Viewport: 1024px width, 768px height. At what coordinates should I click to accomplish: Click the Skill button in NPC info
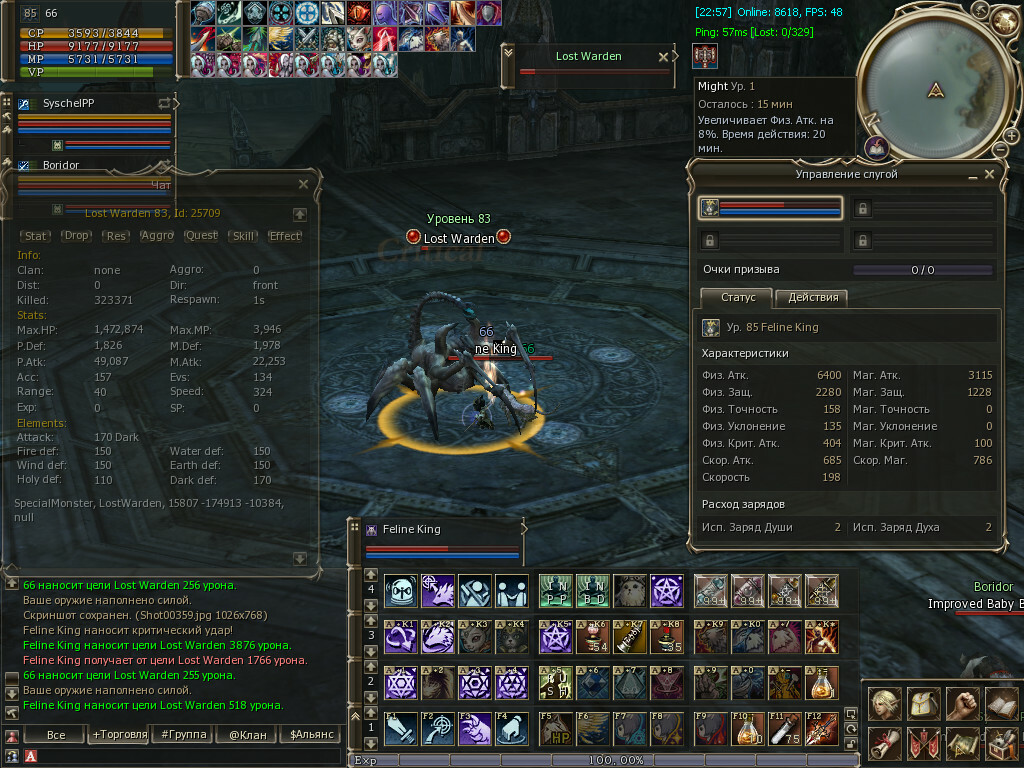click(243, 236)
